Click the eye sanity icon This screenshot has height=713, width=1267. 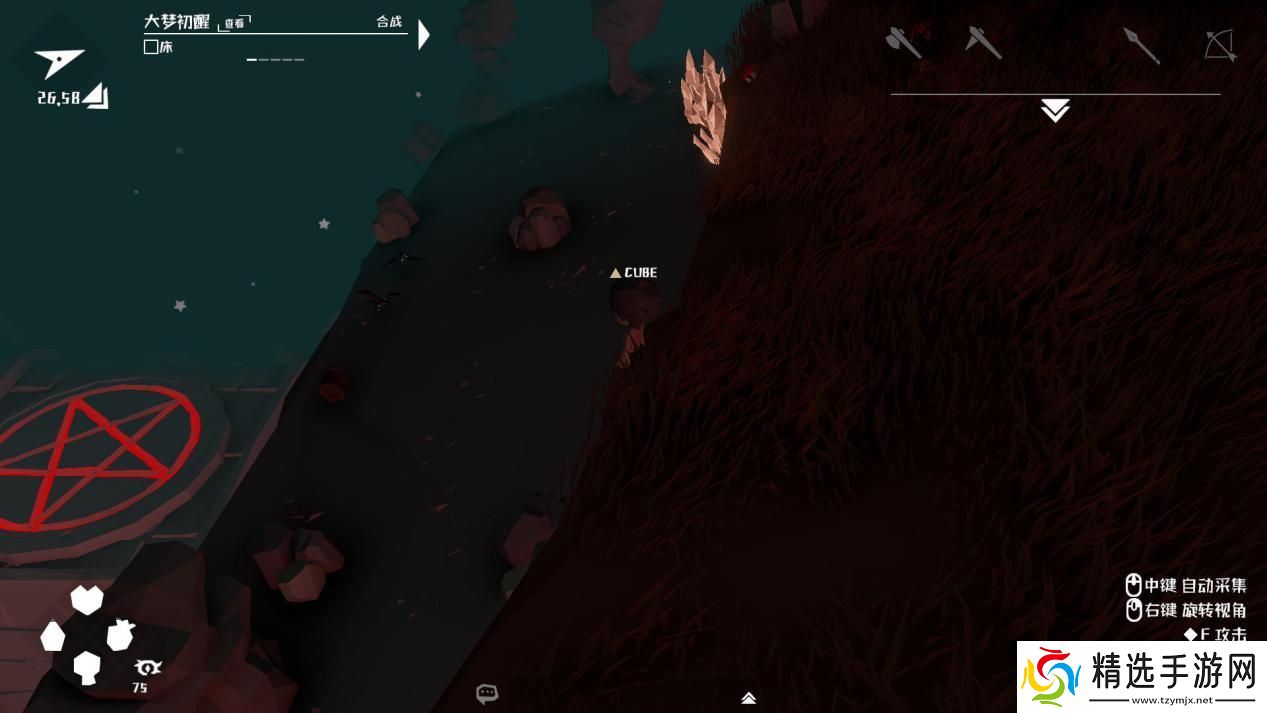click(147, 667)
